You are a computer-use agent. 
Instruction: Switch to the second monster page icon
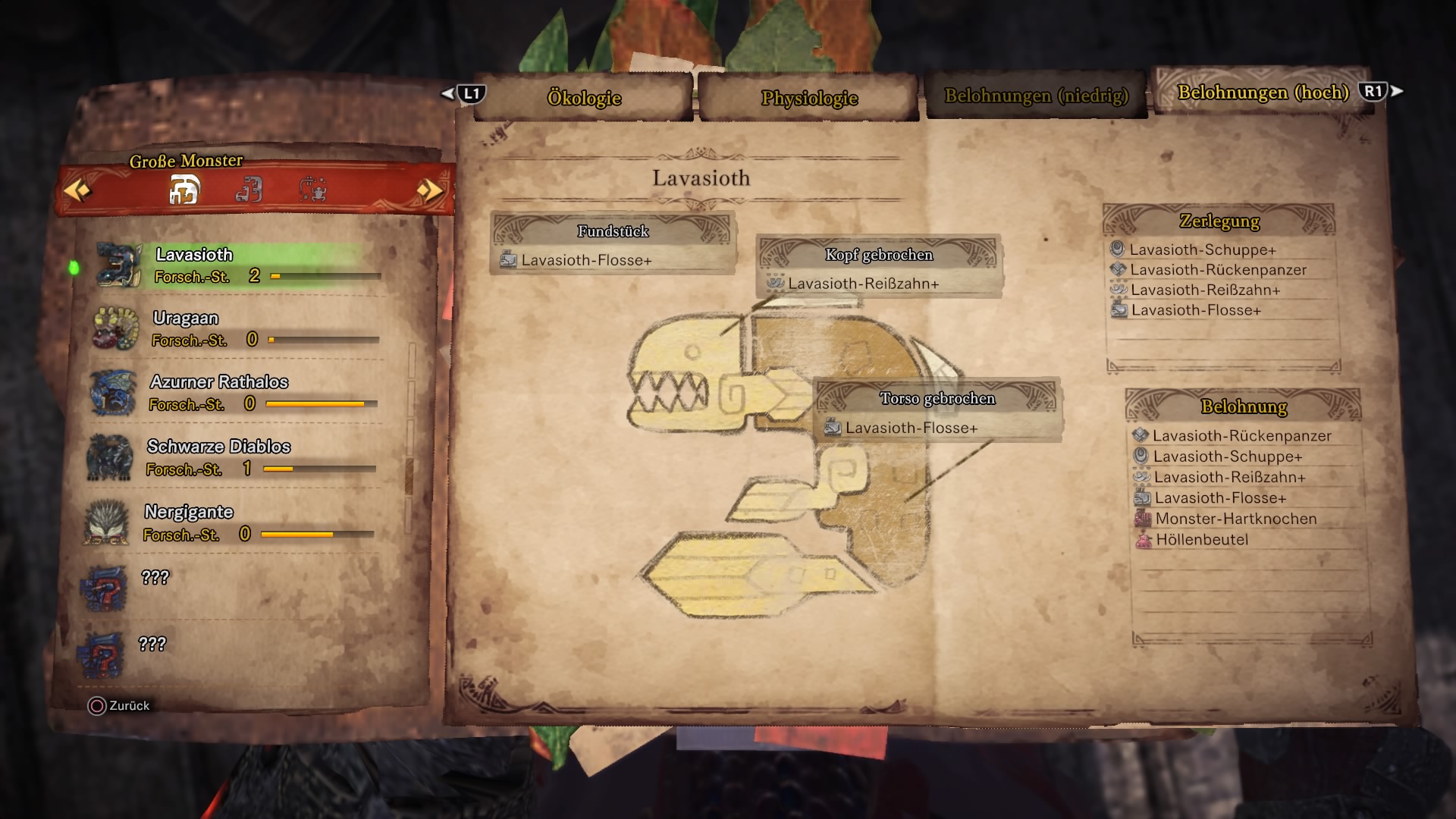[249, 190]
